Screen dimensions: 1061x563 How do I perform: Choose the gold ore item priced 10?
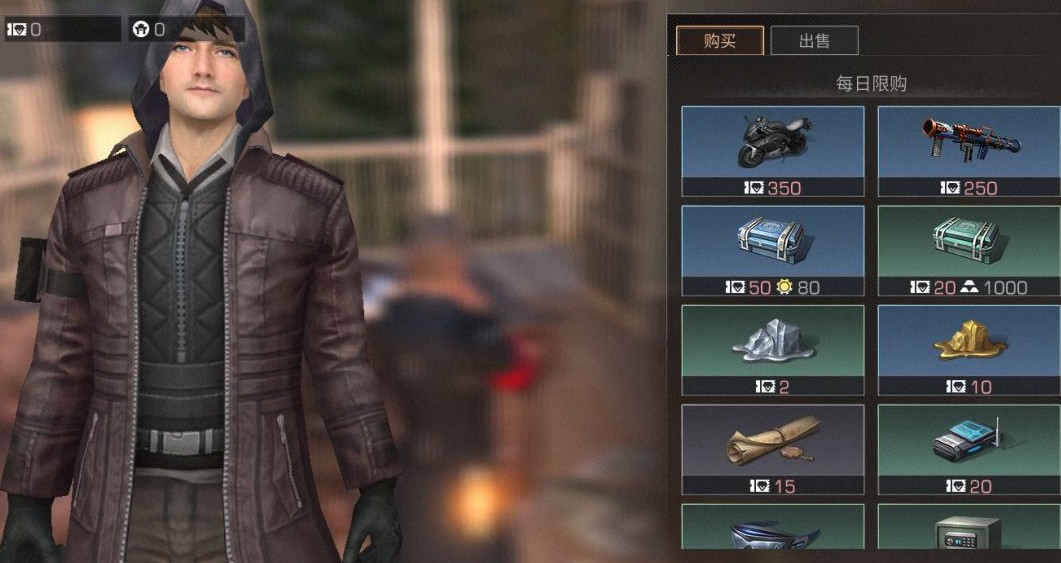pyautogui.click(x=969, y=349)
